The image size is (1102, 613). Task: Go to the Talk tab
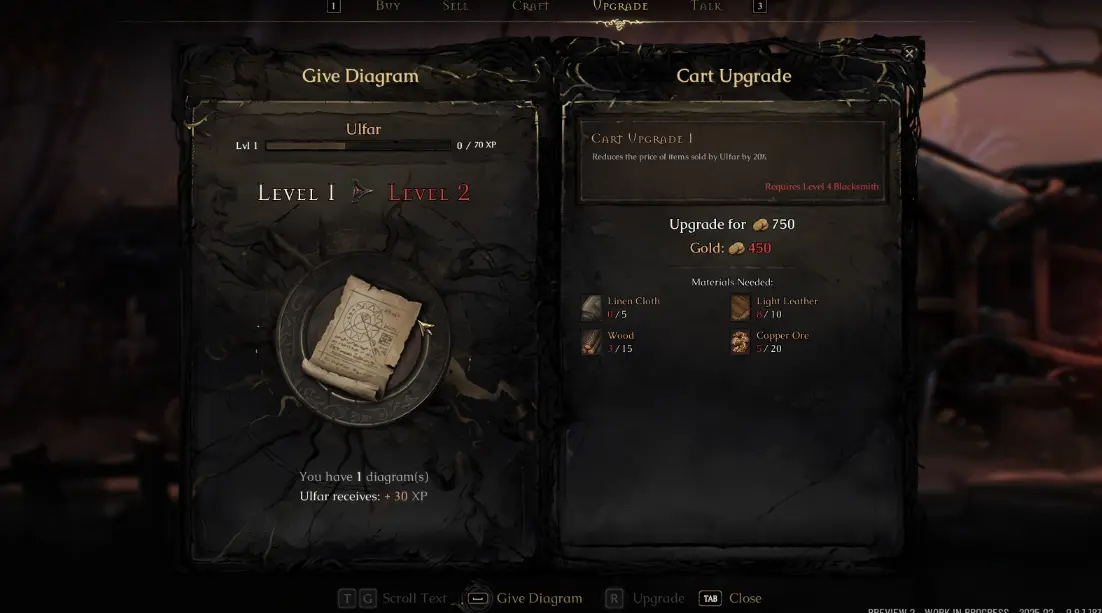706,6
